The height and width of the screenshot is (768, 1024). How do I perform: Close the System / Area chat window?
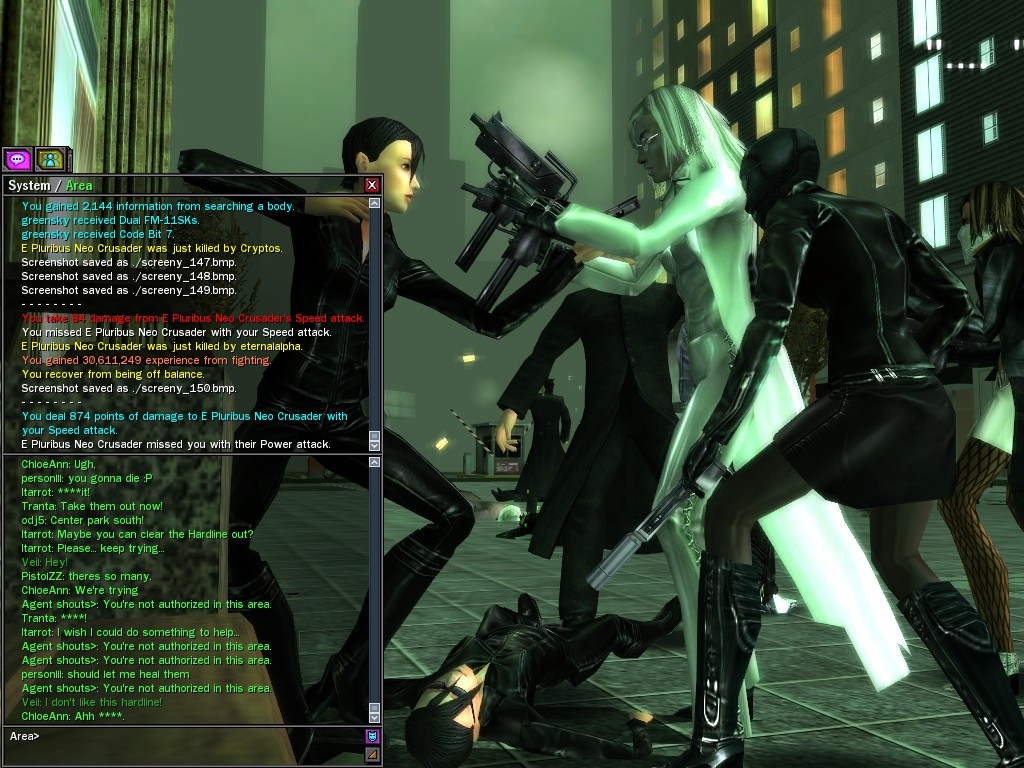372,185
